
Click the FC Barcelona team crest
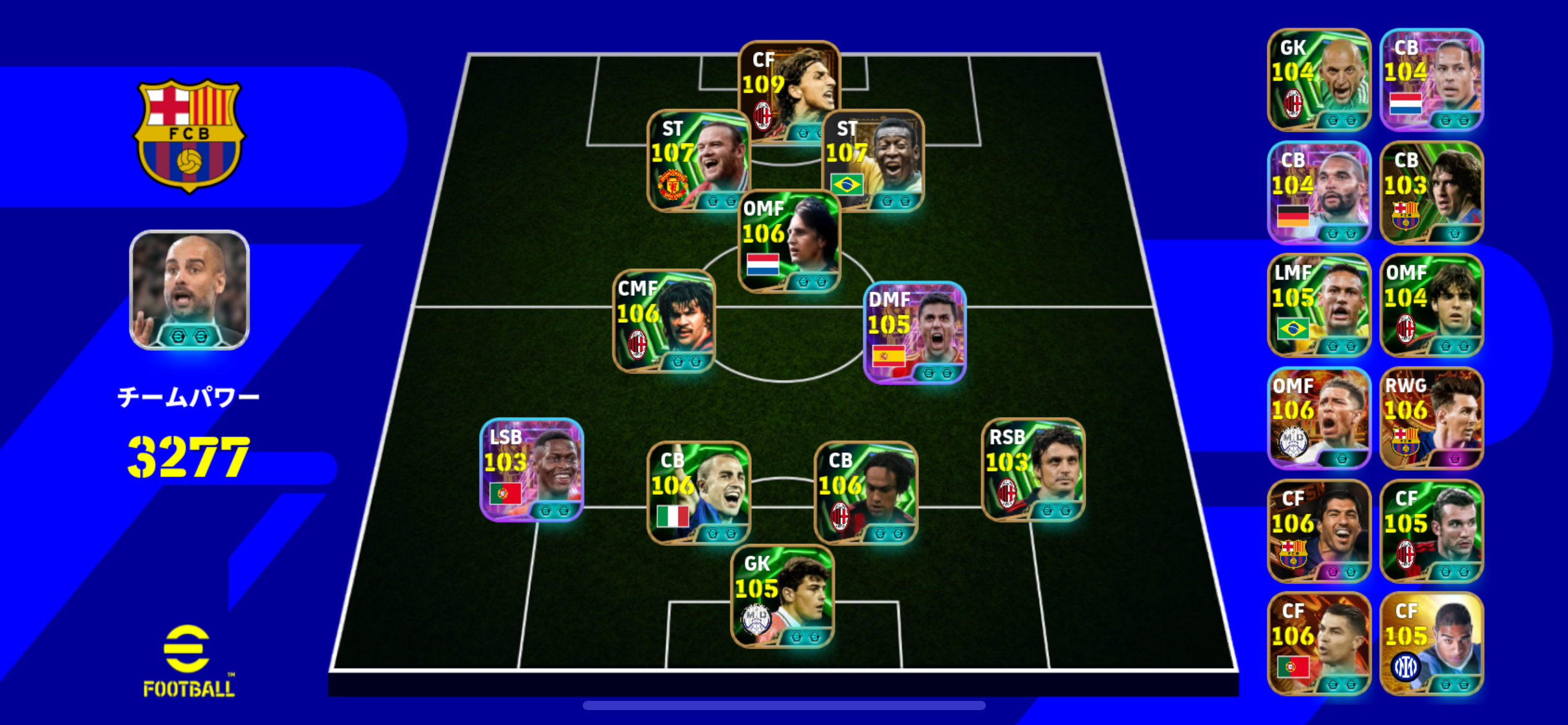pyautogui.click(x=189, y=135)
